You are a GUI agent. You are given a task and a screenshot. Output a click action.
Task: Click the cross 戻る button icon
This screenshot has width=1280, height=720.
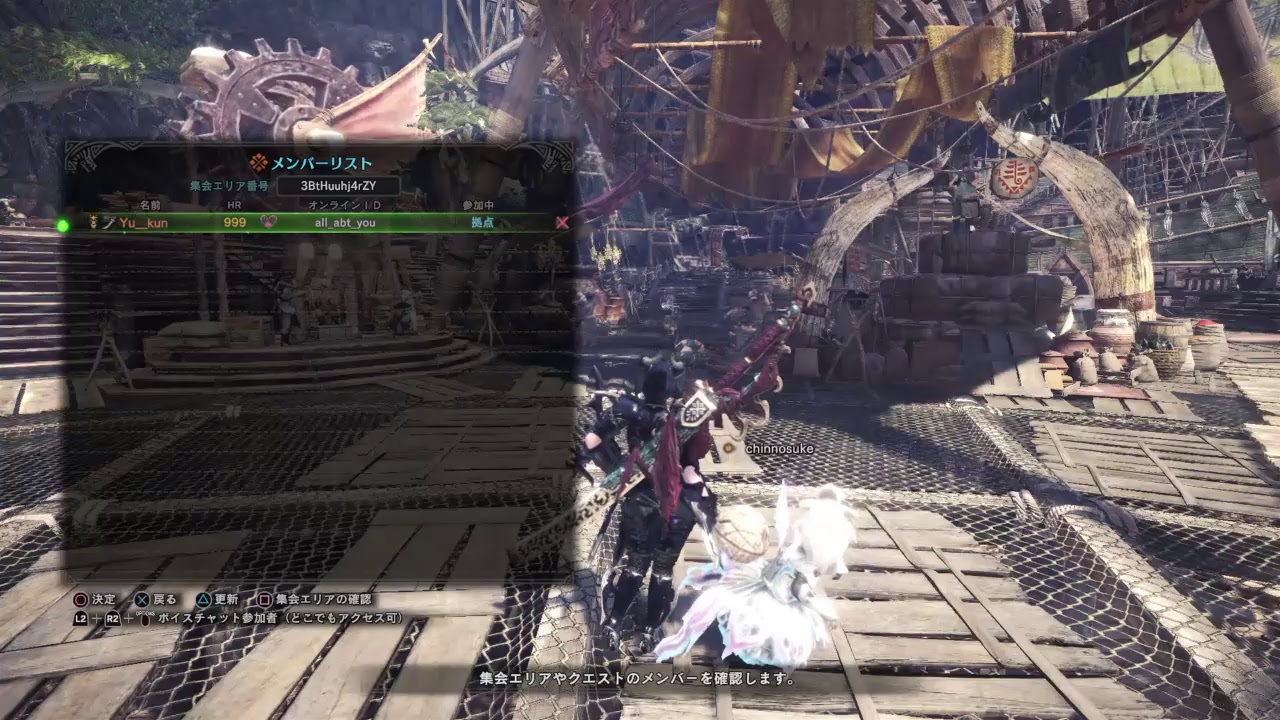point(142,598)
